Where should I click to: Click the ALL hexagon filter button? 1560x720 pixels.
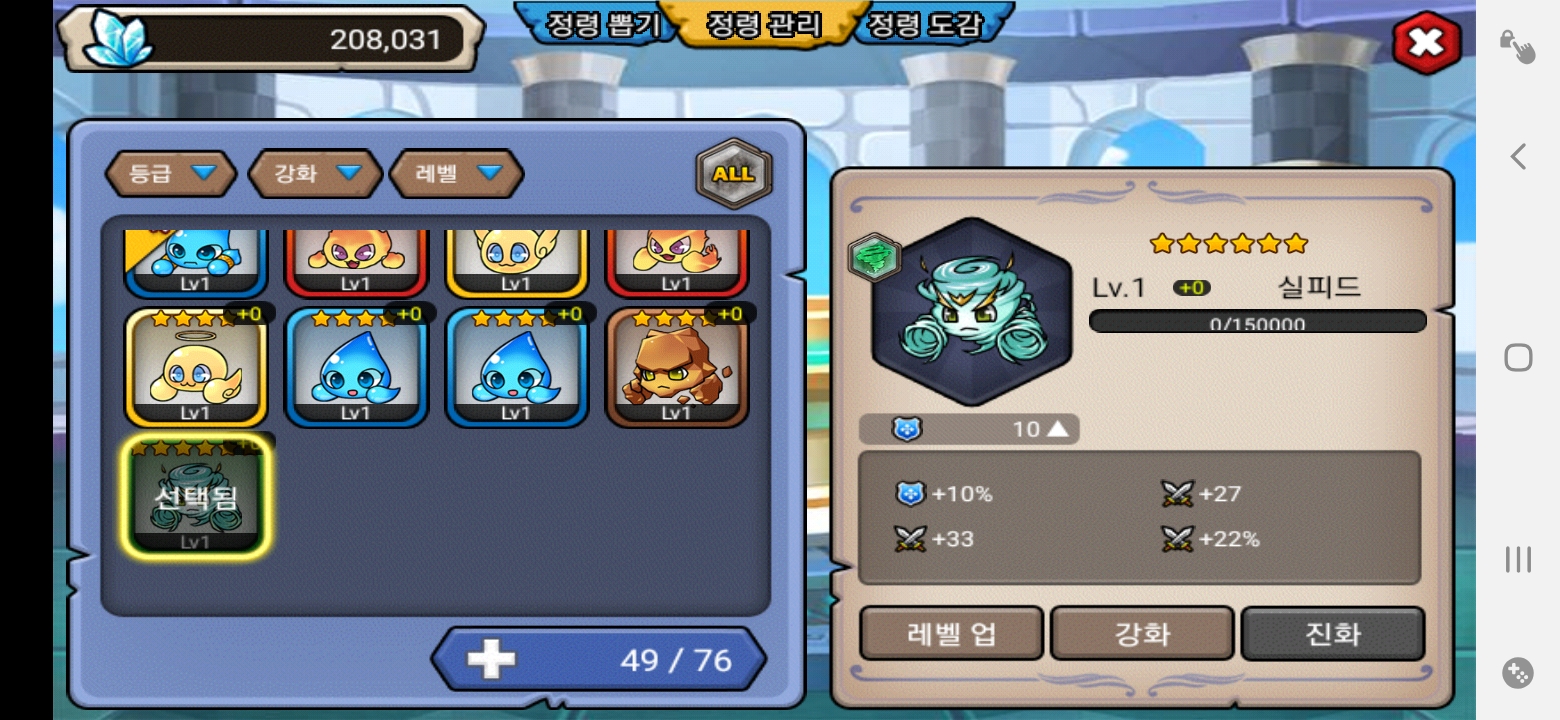coord(734,174)
